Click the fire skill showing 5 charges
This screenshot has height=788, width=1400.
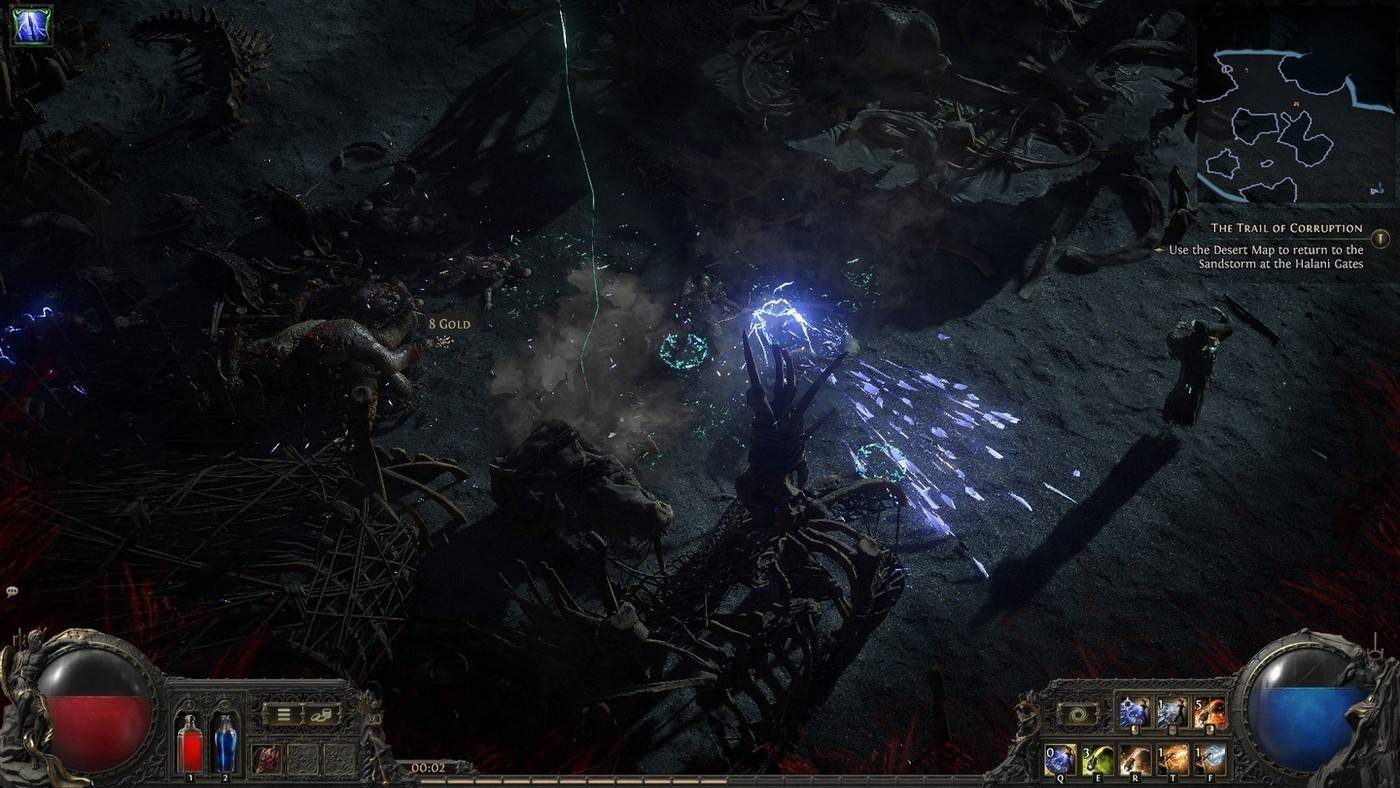[x=1208, y=710]
